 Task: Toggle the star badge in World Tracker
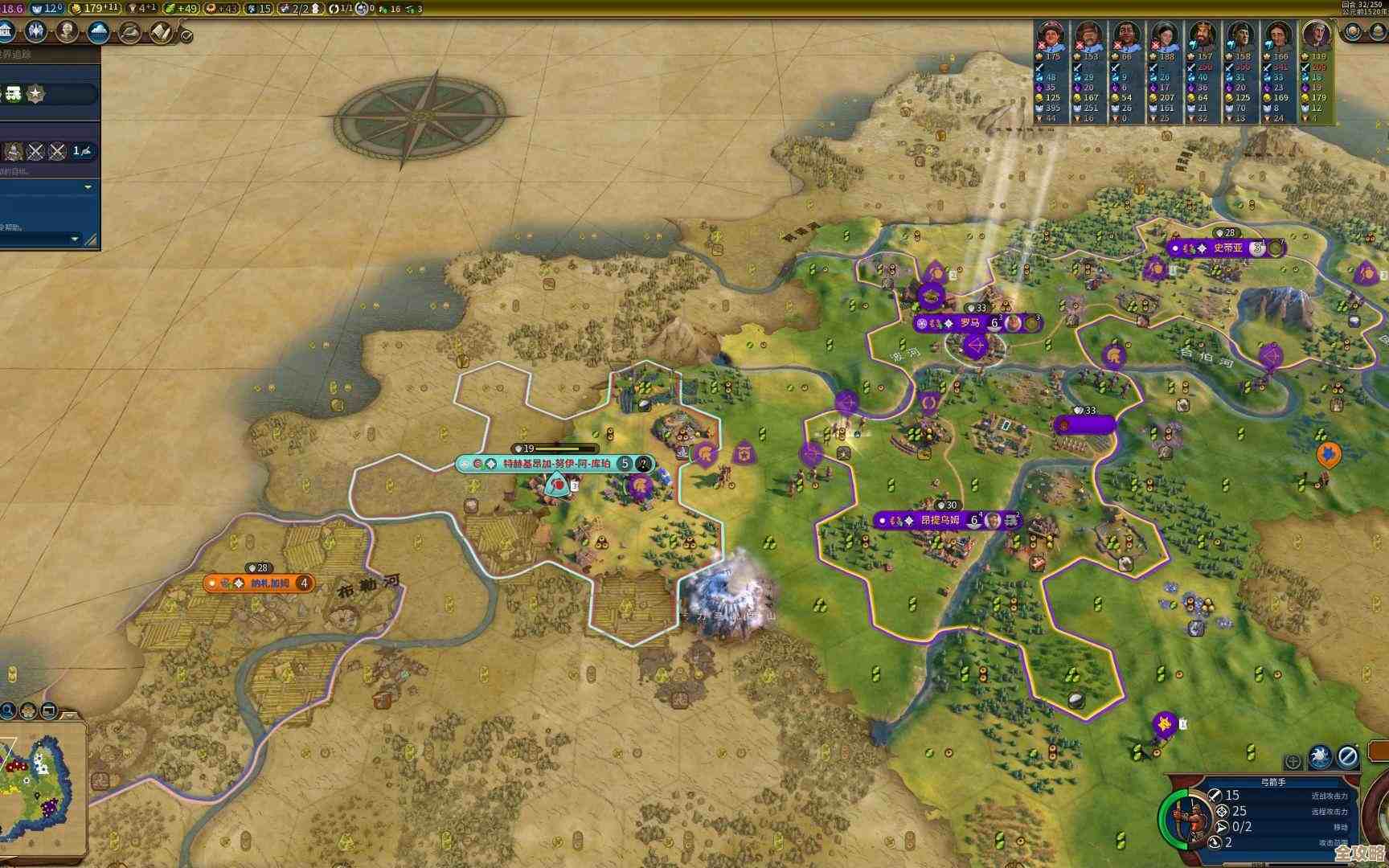35,92
